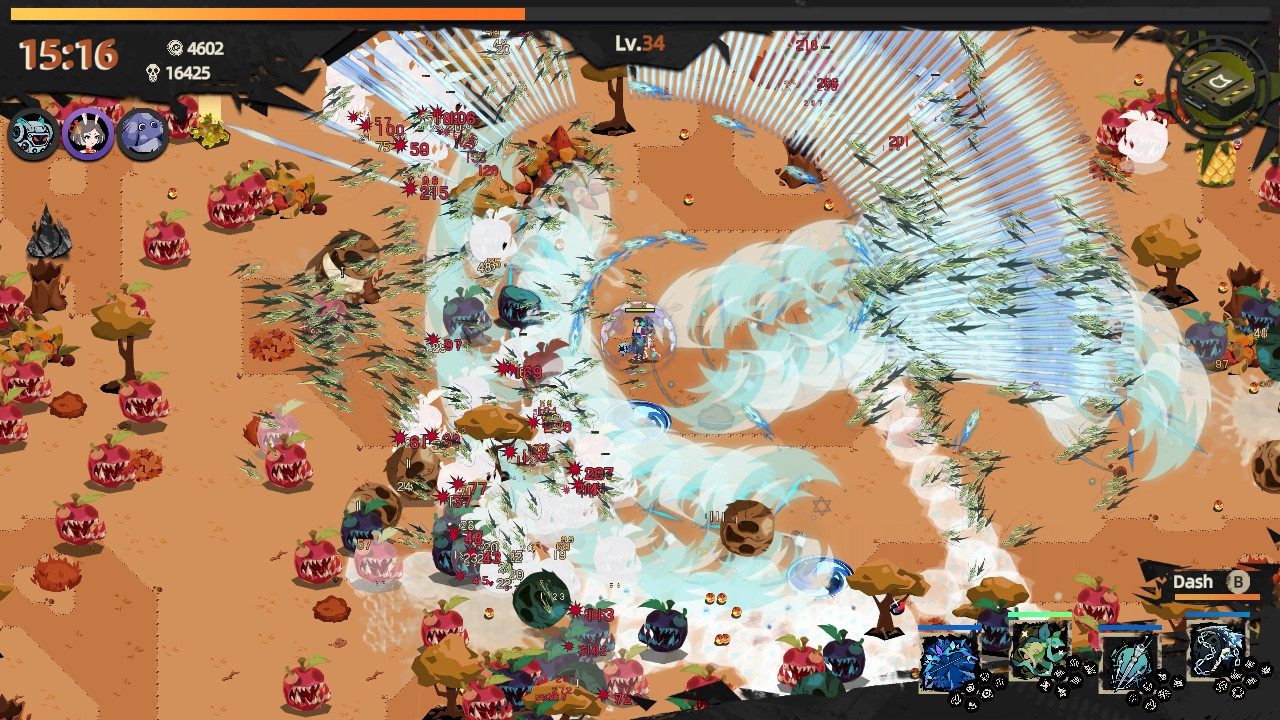Select the elephant companion portrait
This screenshot has width=1280, height=720.
click(142, 135)
